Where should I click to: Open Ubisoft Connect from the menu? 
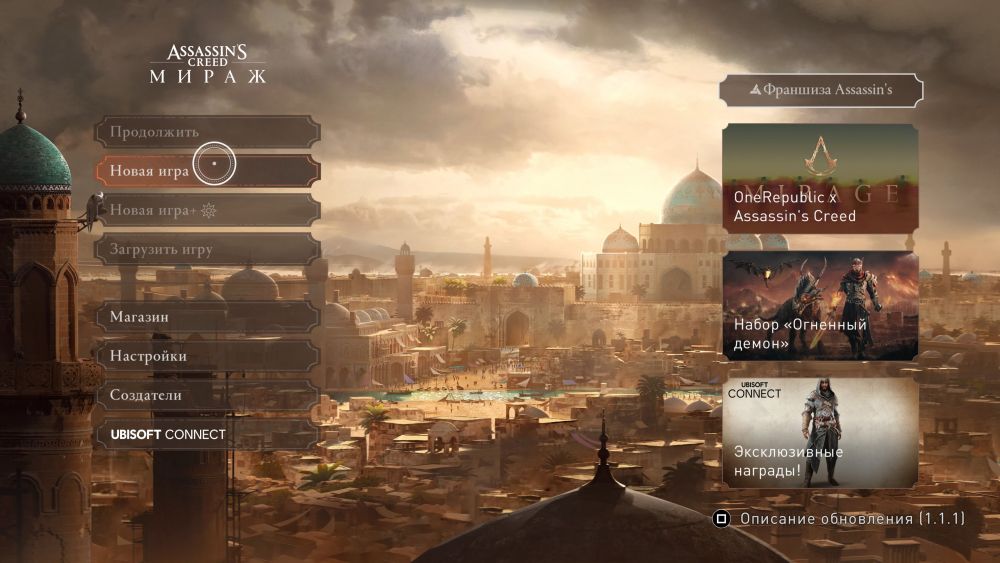click(x=207, y=434)
